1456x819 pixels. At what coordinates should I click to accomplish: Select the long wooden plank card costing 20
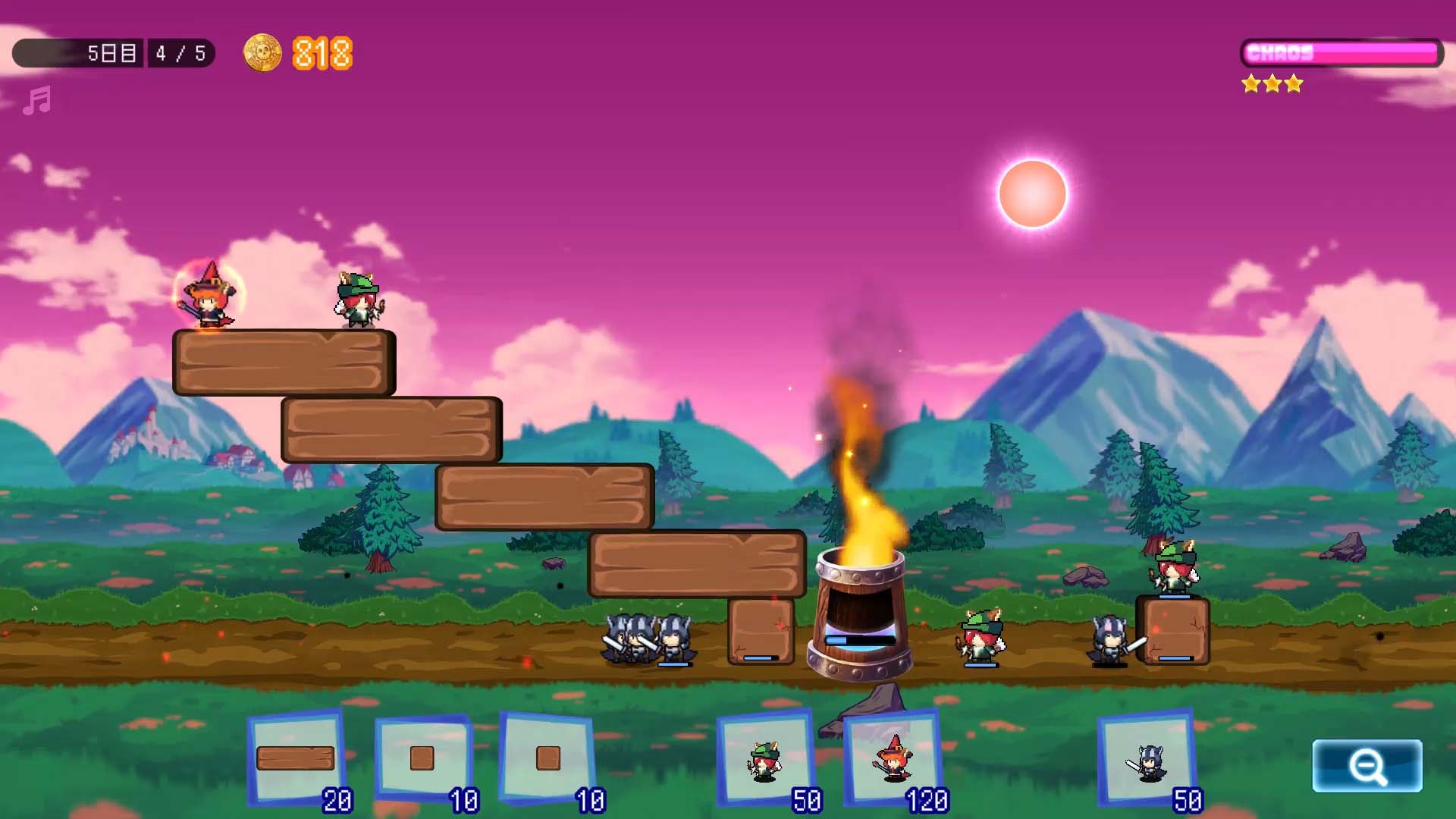[296, 758]
